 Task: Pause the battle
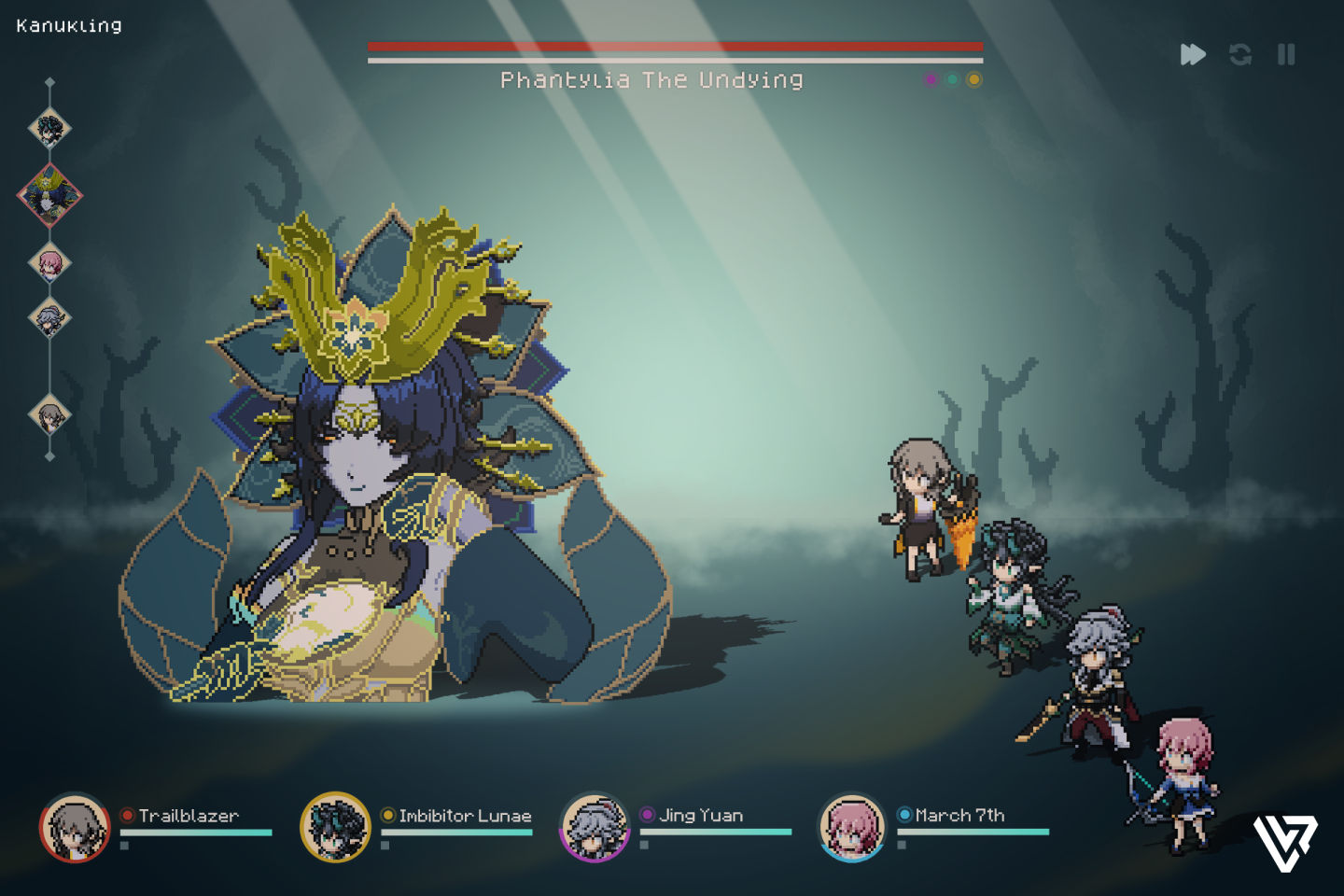pos(1286,54)
